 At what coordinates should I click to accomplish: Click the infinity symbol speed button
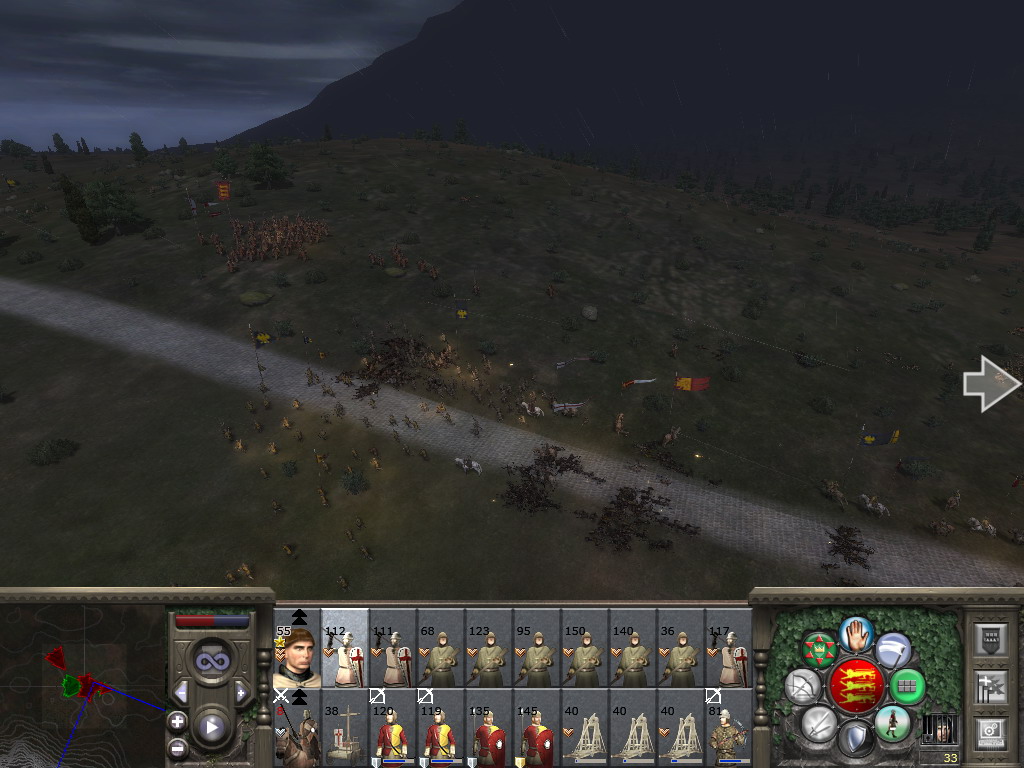[x=211, y=660]
